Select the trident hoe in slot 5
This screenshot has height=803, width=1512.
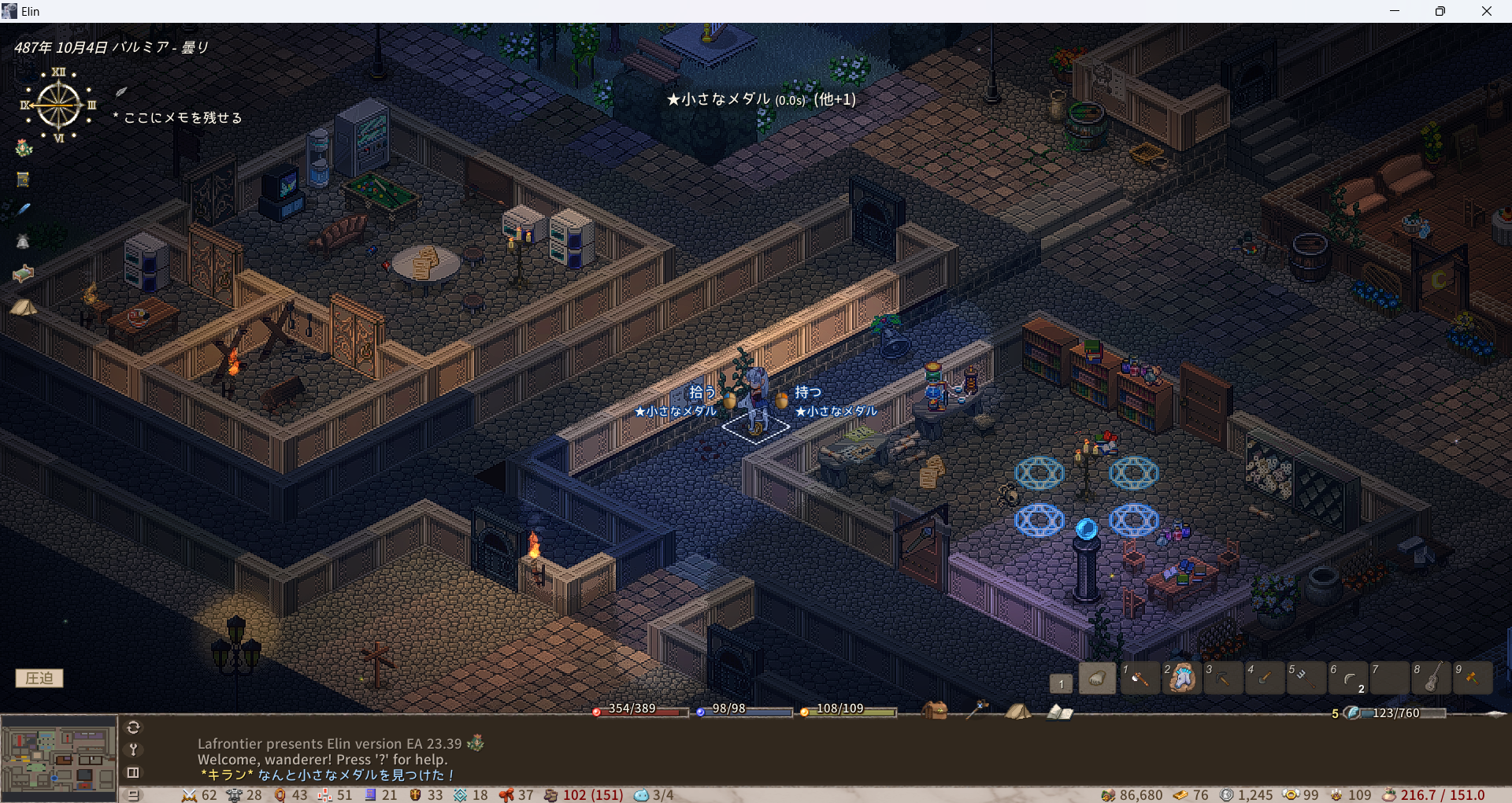pyautogui.click(x=1306, y=678)
